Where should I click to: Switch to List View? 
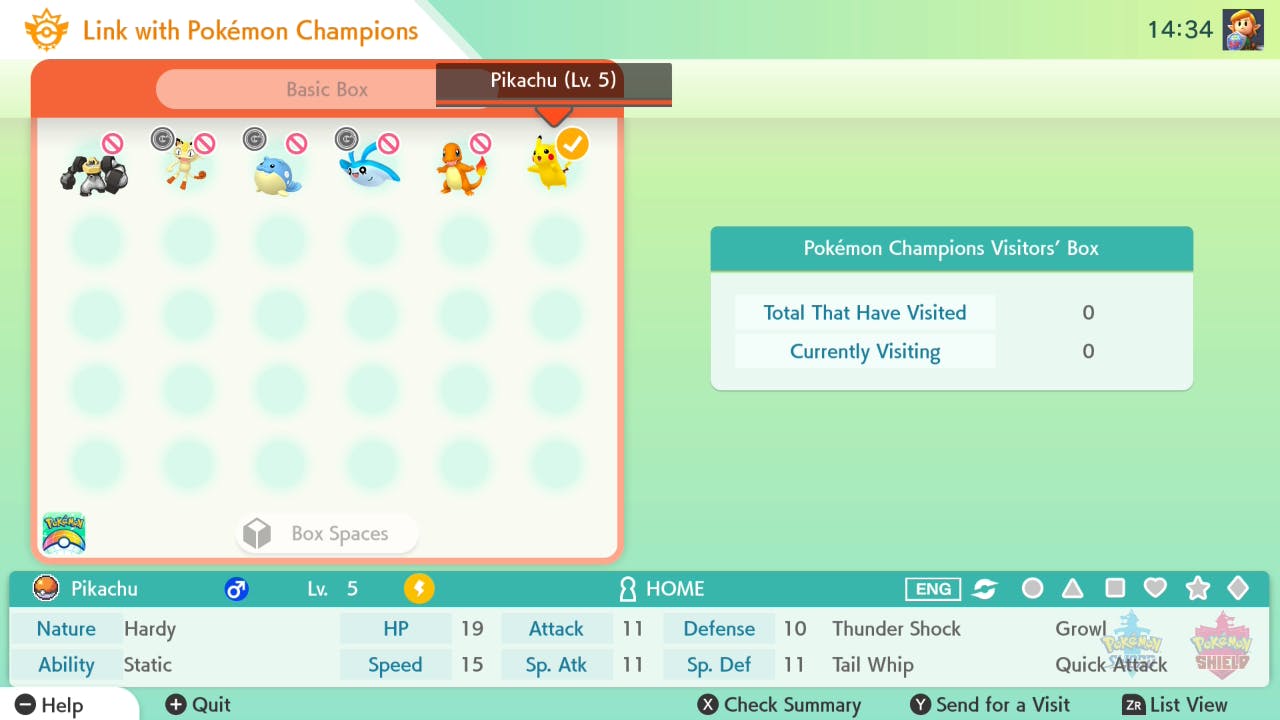click(1174, 705)
